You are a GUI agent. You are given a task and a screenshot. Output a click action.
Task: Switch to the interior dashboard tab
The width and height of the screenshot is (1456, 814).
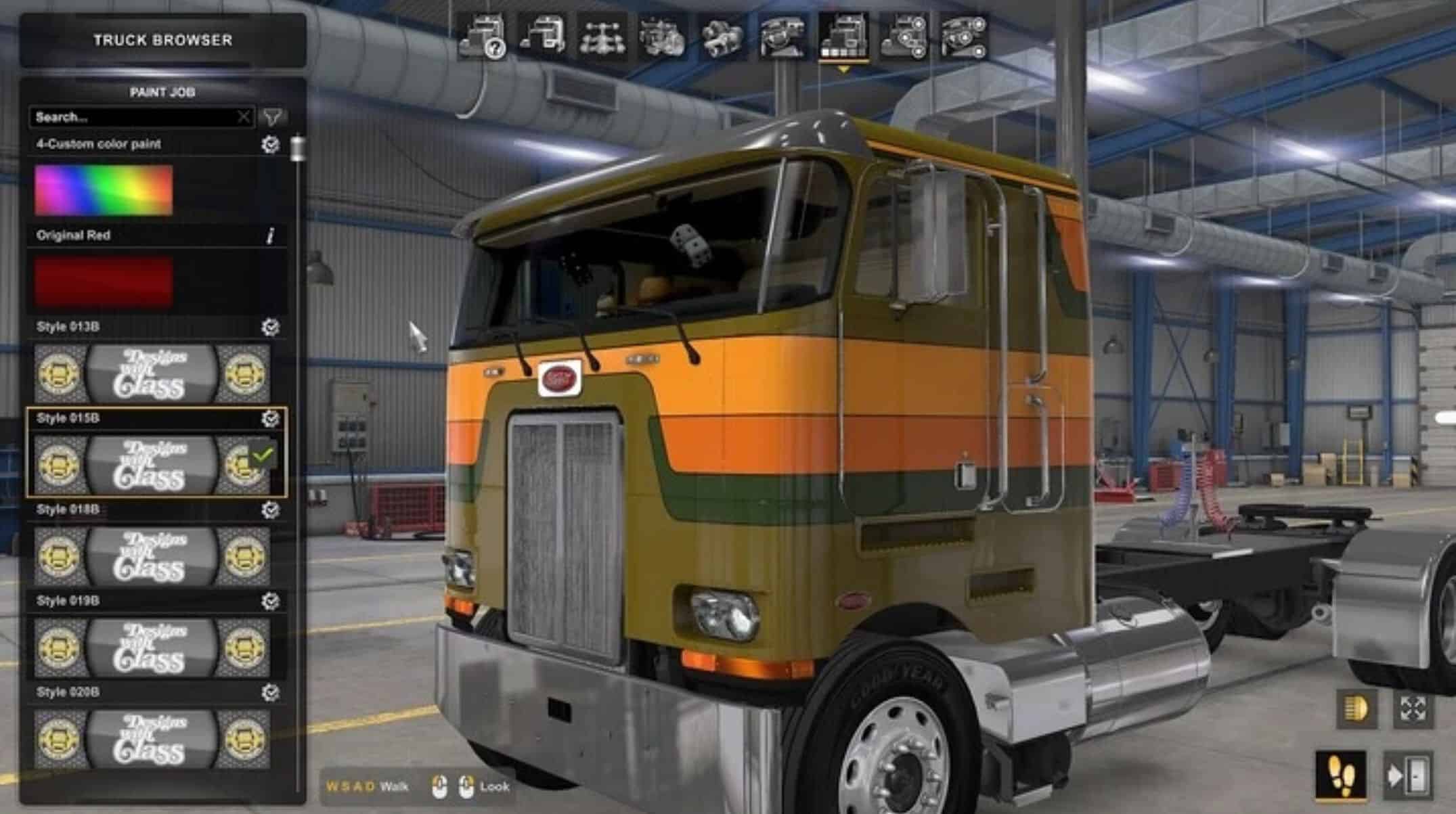[x=782, y=36]
